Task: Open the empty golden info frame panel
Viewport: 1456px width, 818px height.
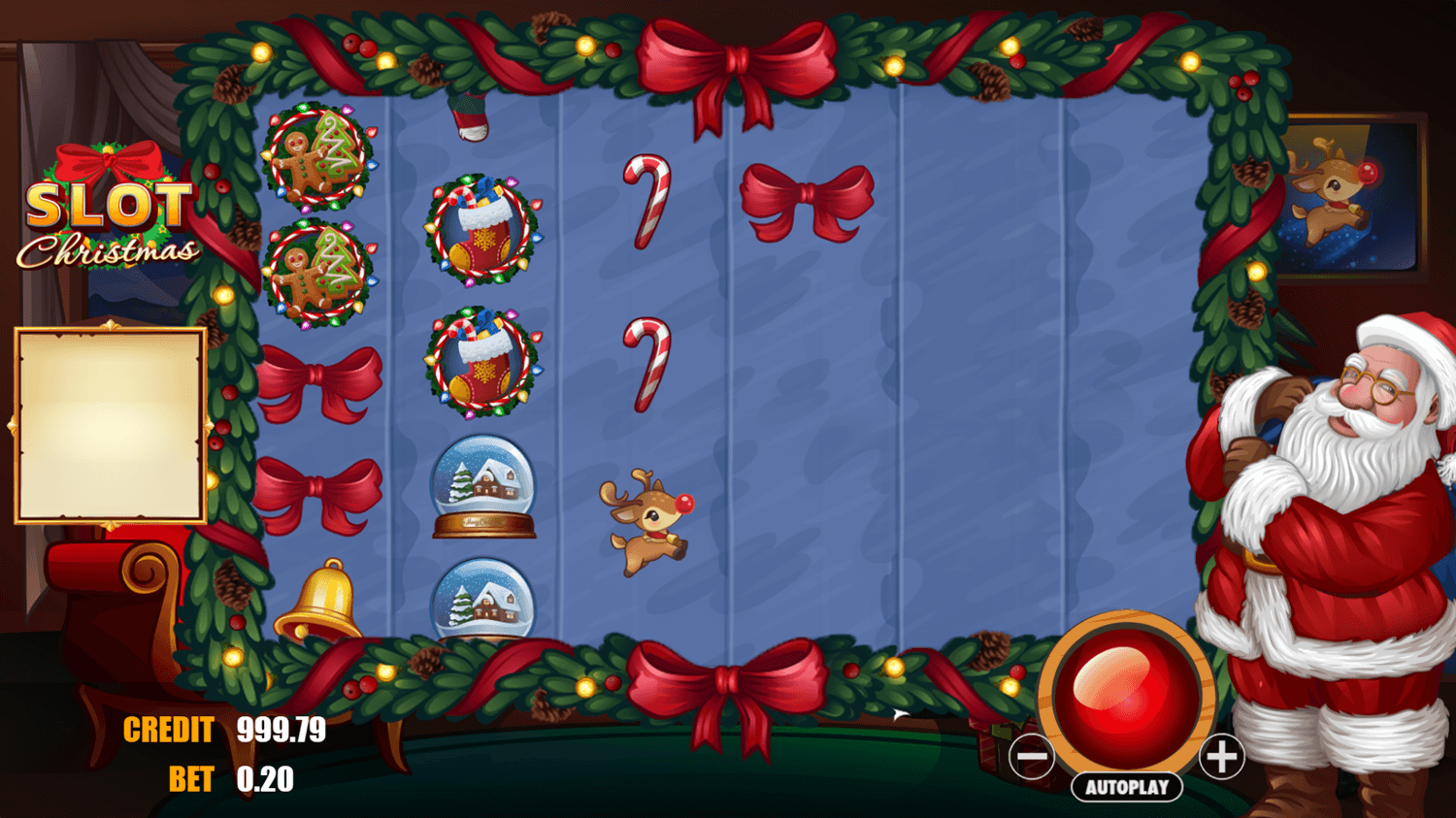Action: pyautogui.click(x=110, y=425)
